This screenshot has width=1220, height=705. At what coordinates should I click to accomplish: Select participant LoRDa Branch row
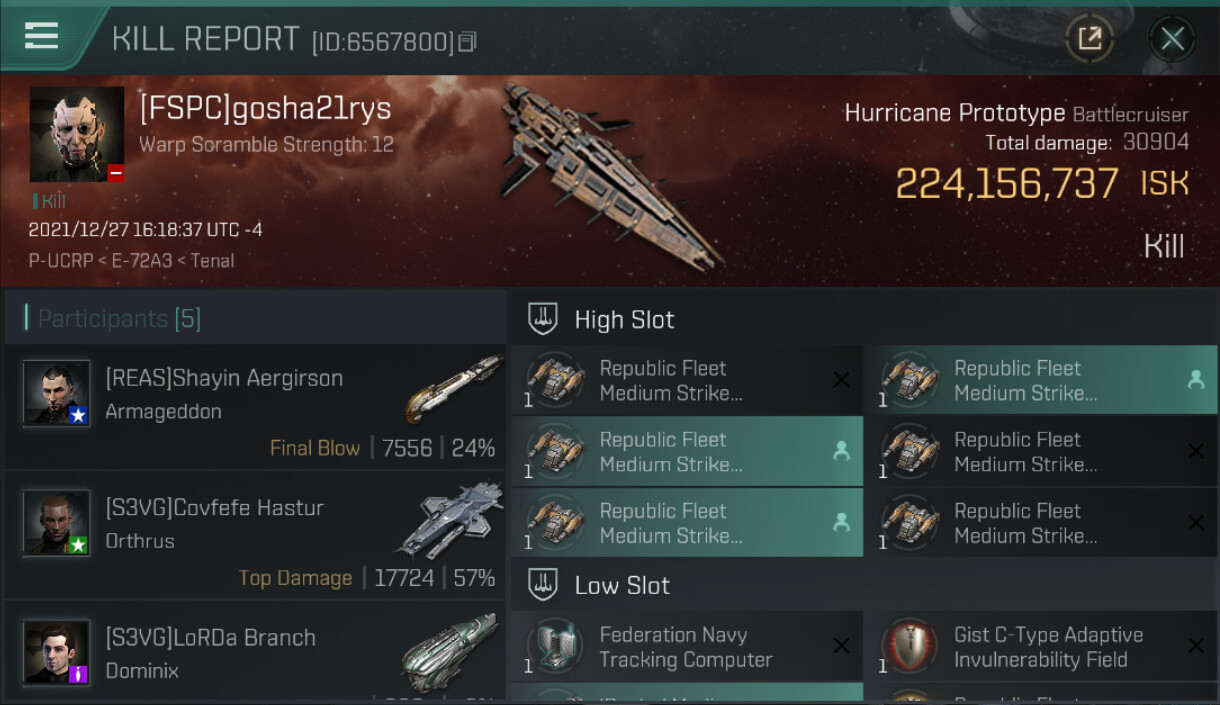click(255, 652)
